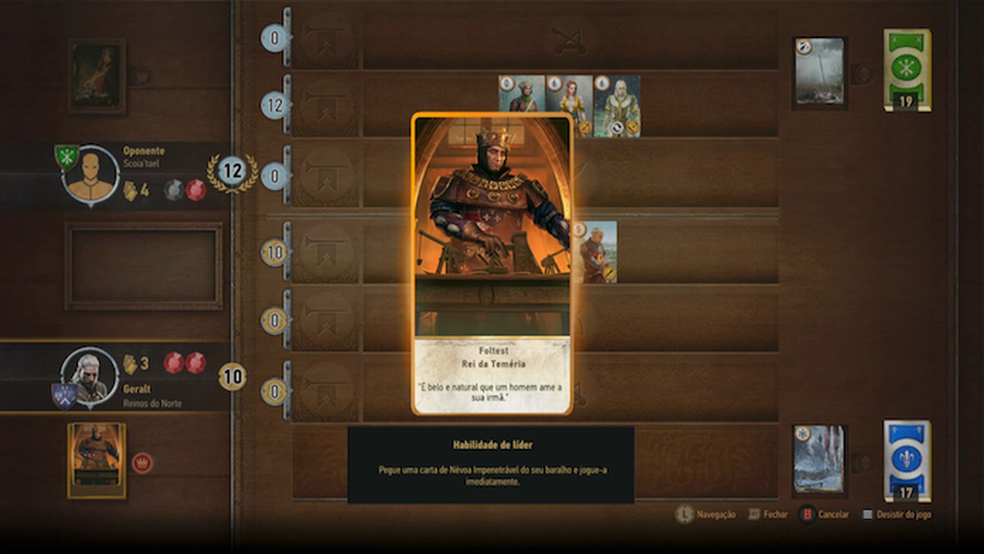
Task: Click the empty weather card slot
Action: pos(144,265)
